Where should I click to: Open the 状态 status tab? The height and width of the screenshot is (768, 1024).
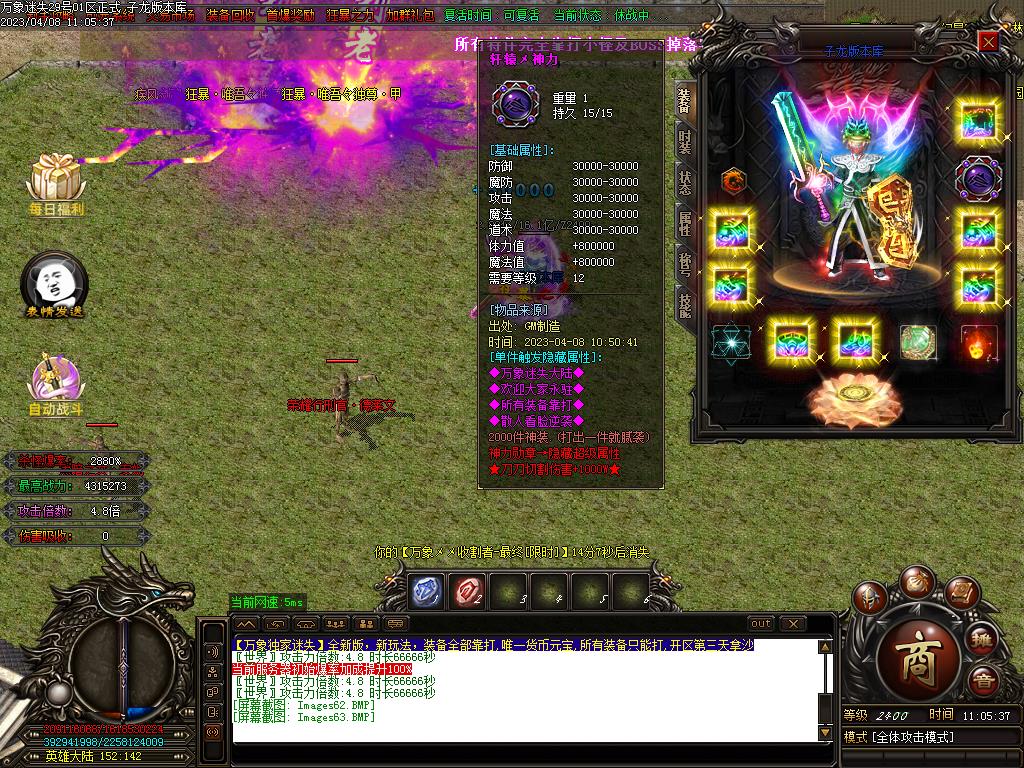[685, 182]
